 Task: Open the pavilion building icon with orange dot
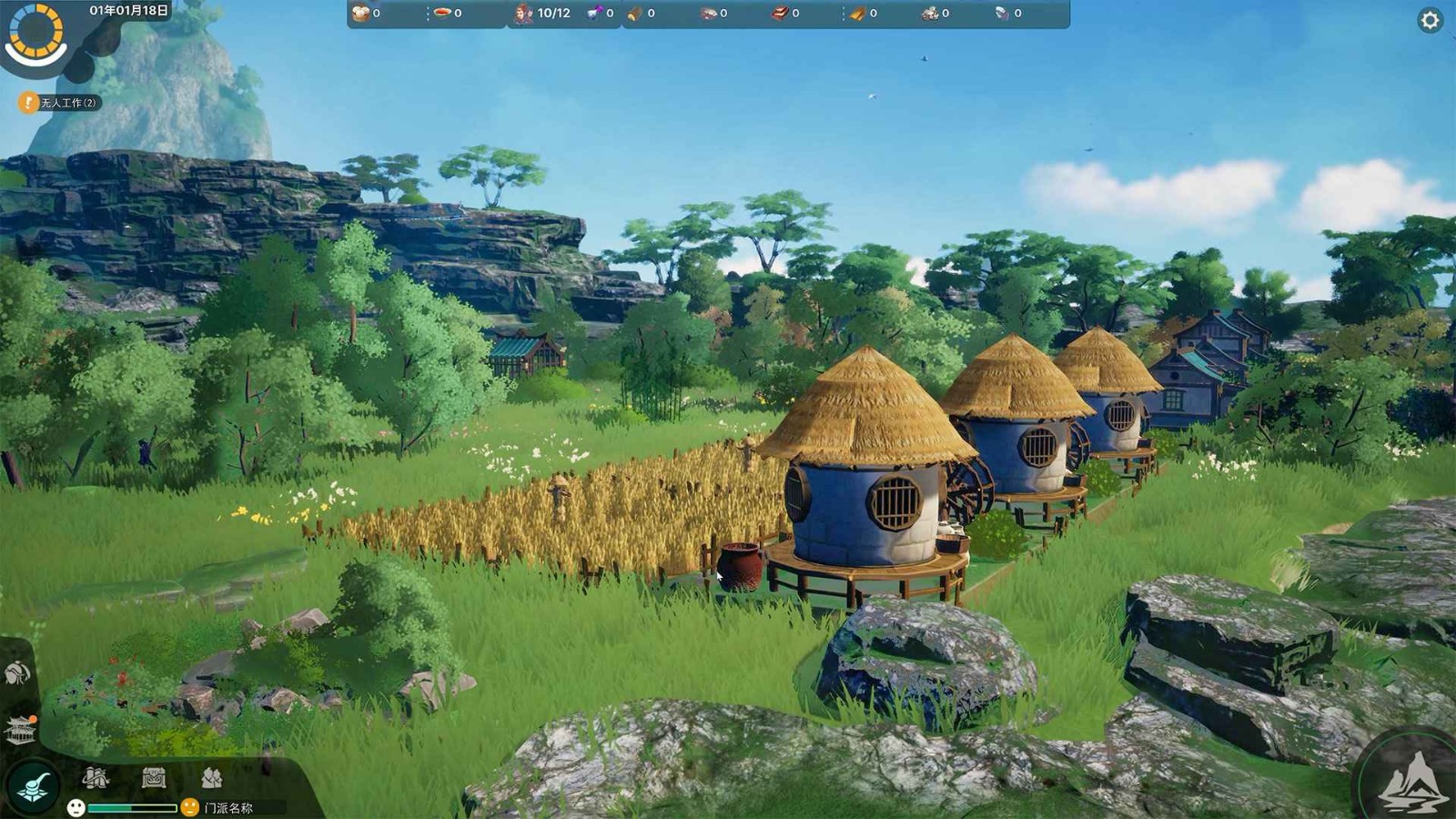20,729
